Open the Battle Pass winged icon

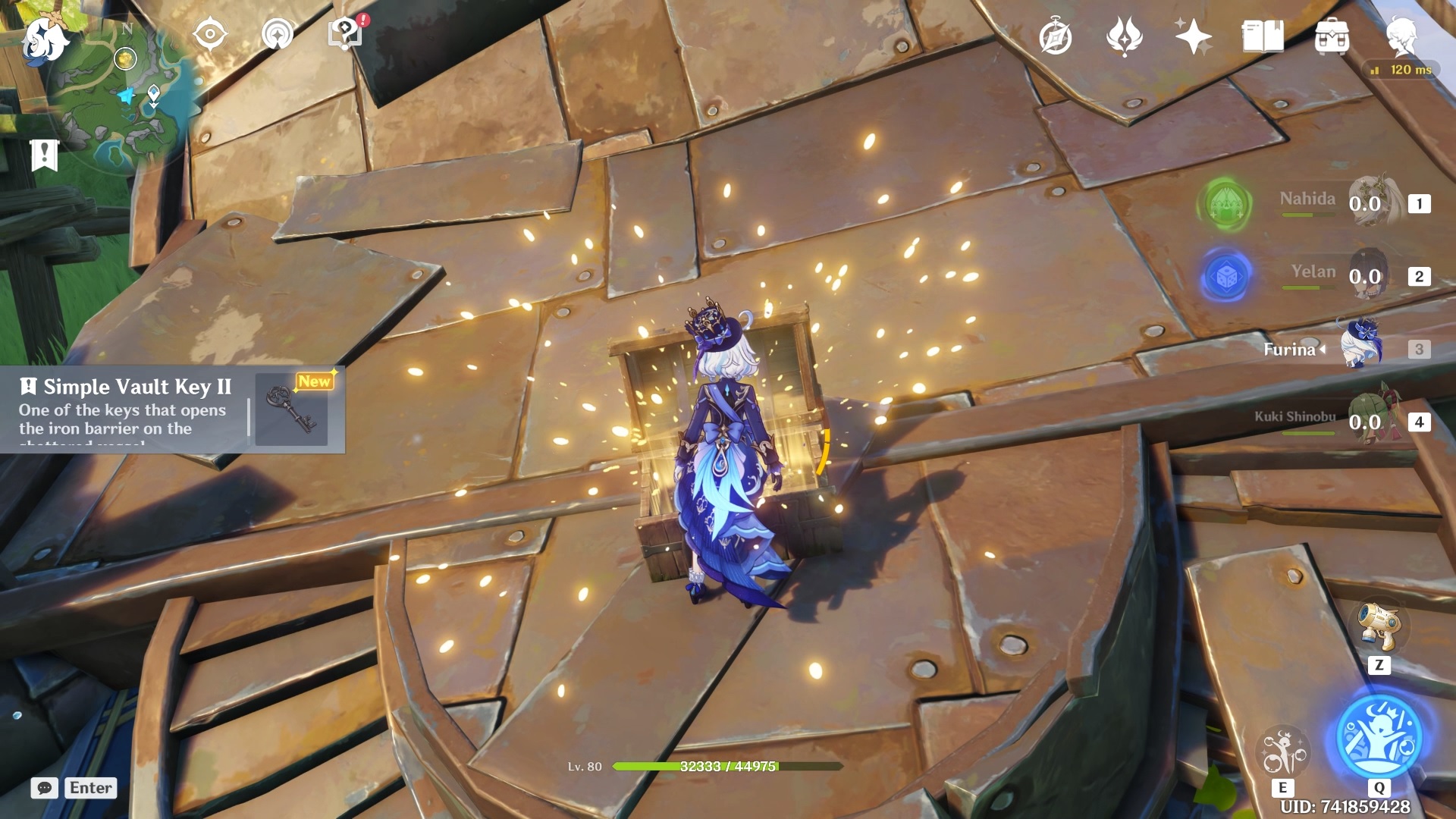tap(1124, 37)
